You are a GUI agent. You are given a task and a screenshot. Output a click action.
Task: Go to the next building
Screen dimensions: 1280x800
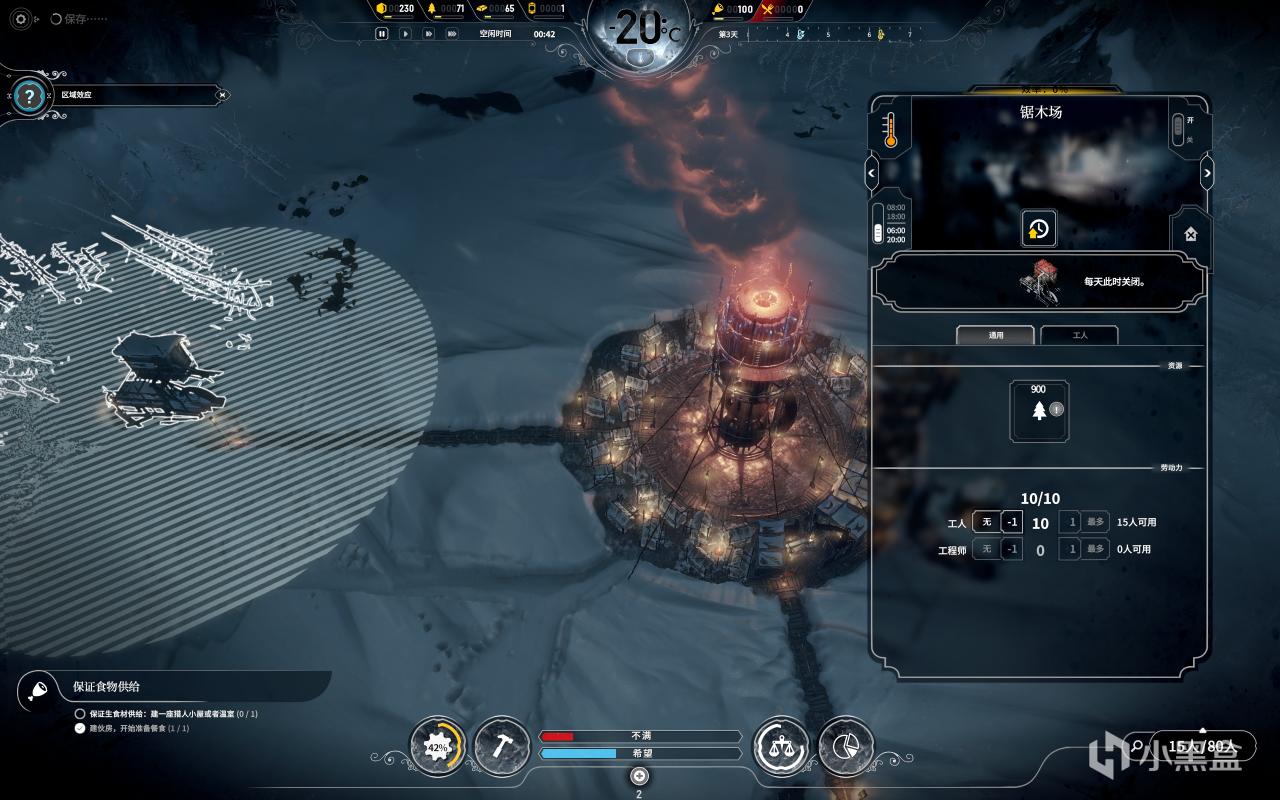pos(1207,173)
